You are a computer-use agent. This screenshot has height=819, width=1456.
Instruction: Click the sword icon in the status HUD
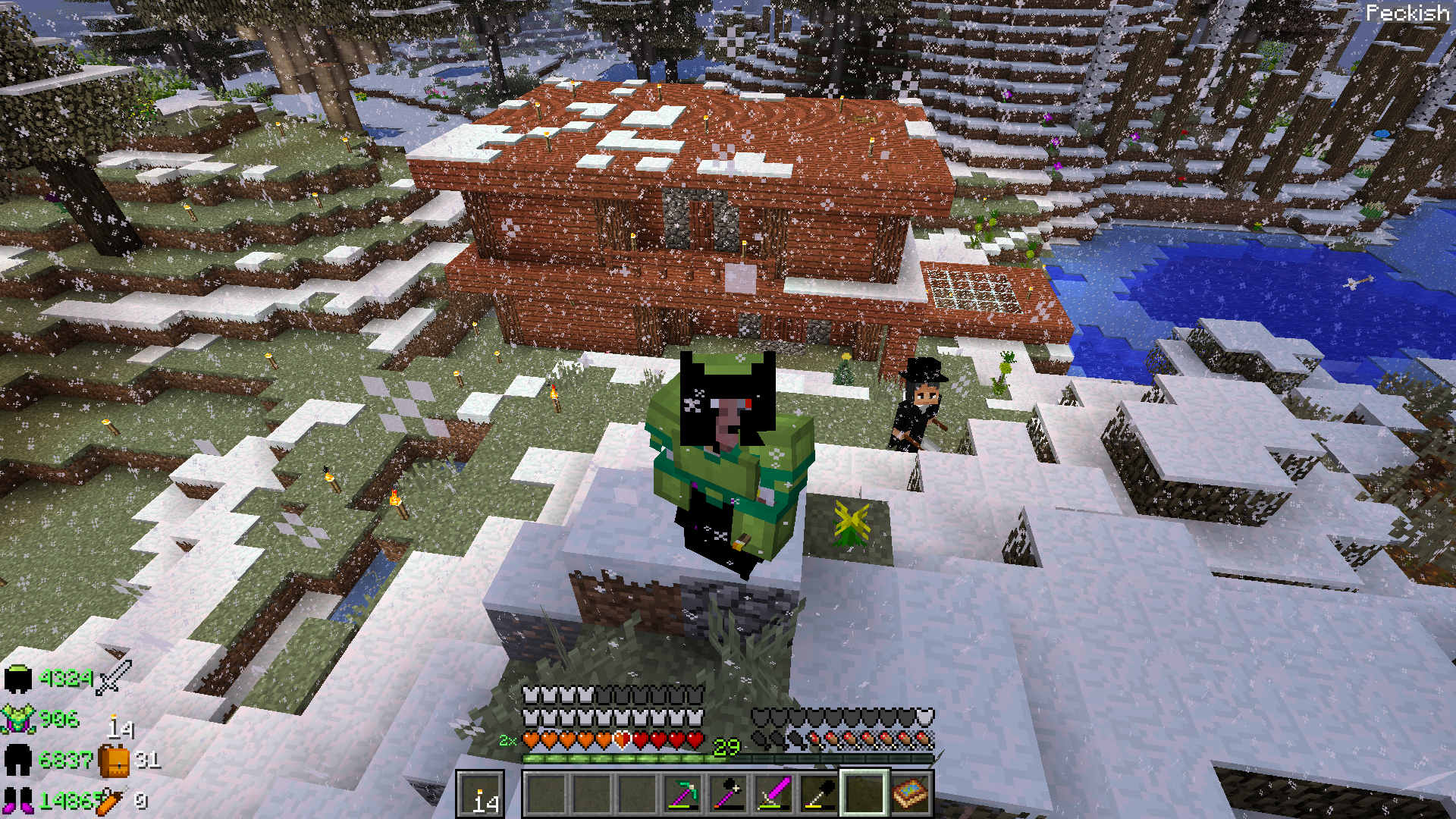tap(114, 677)
